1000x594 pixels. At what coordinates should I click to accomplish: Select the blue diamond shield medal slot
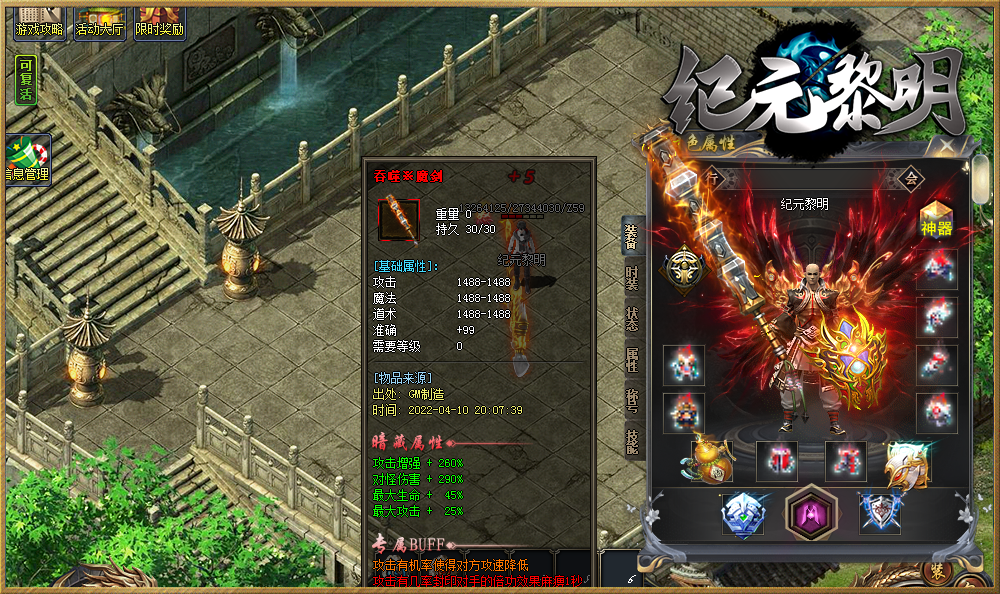point(741,513)
